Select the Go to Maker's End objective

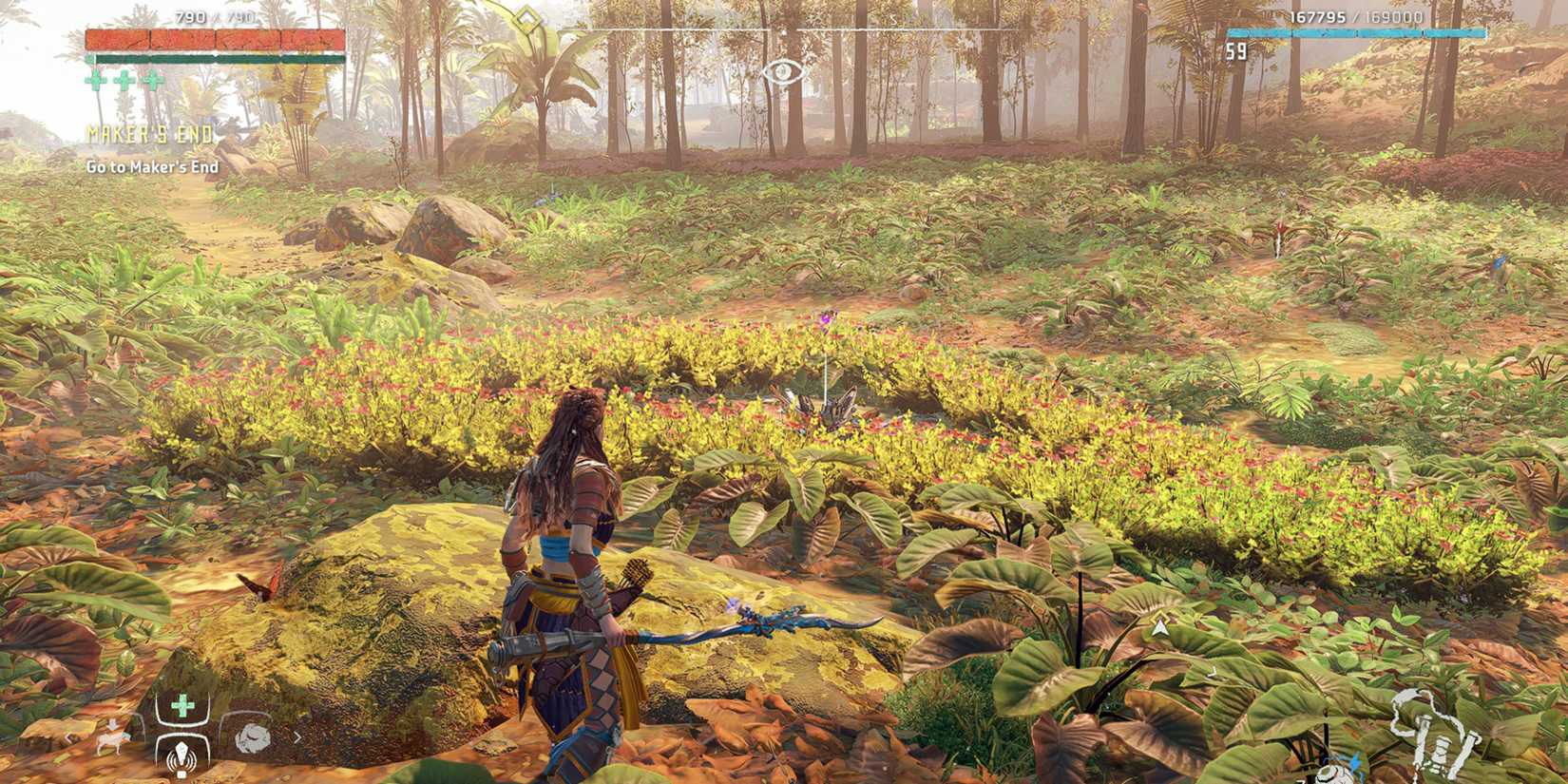pyautogui.click(x=155, y=167)
